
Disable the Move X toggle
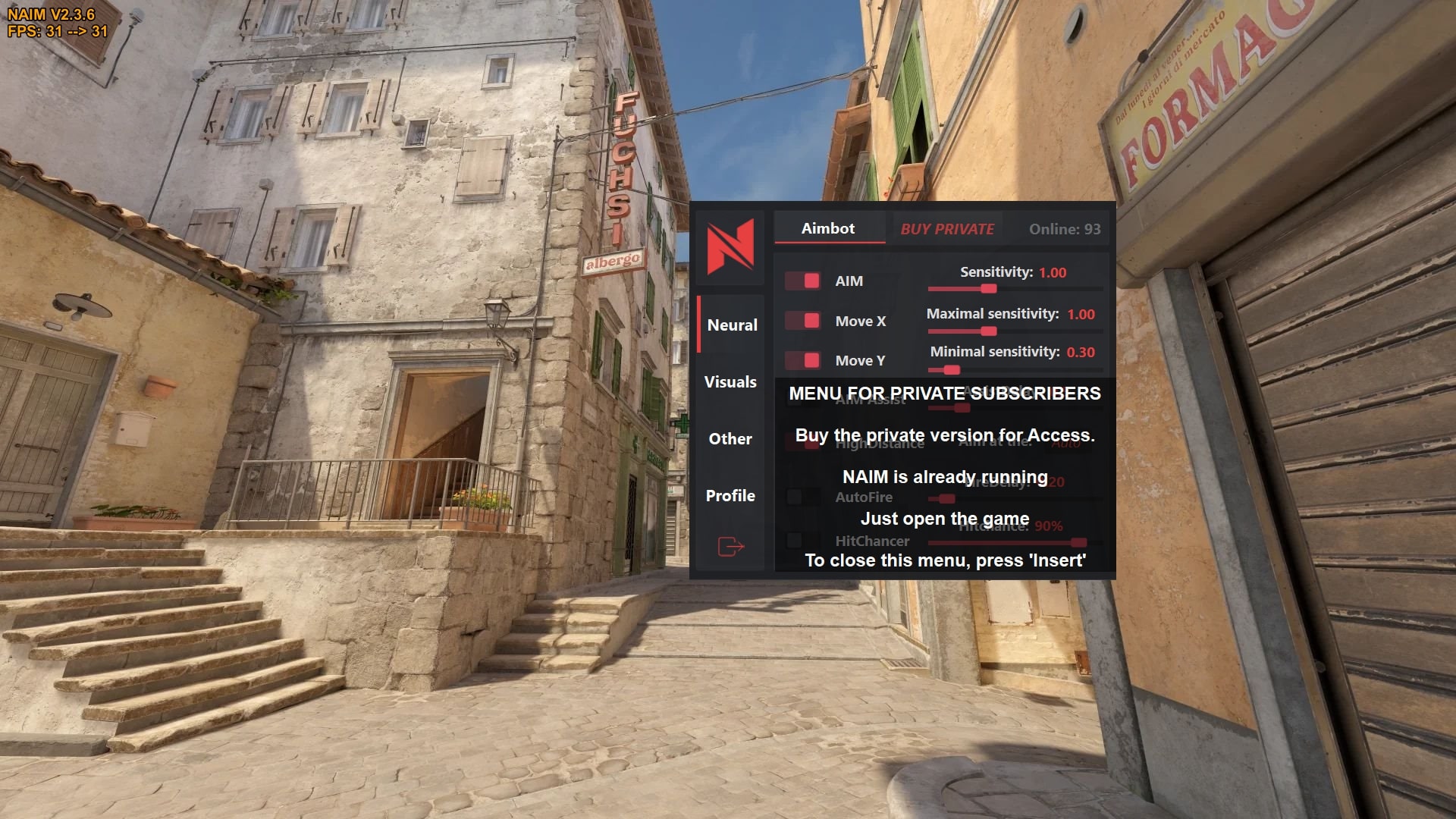coord(802,321)
